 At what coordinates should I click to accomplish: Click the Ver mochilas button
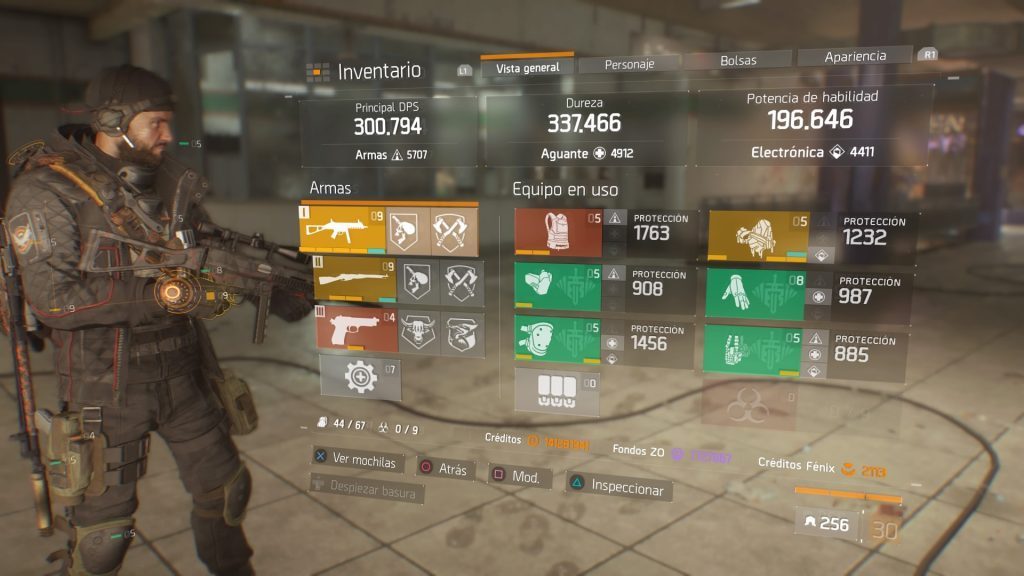click(356, 462)
